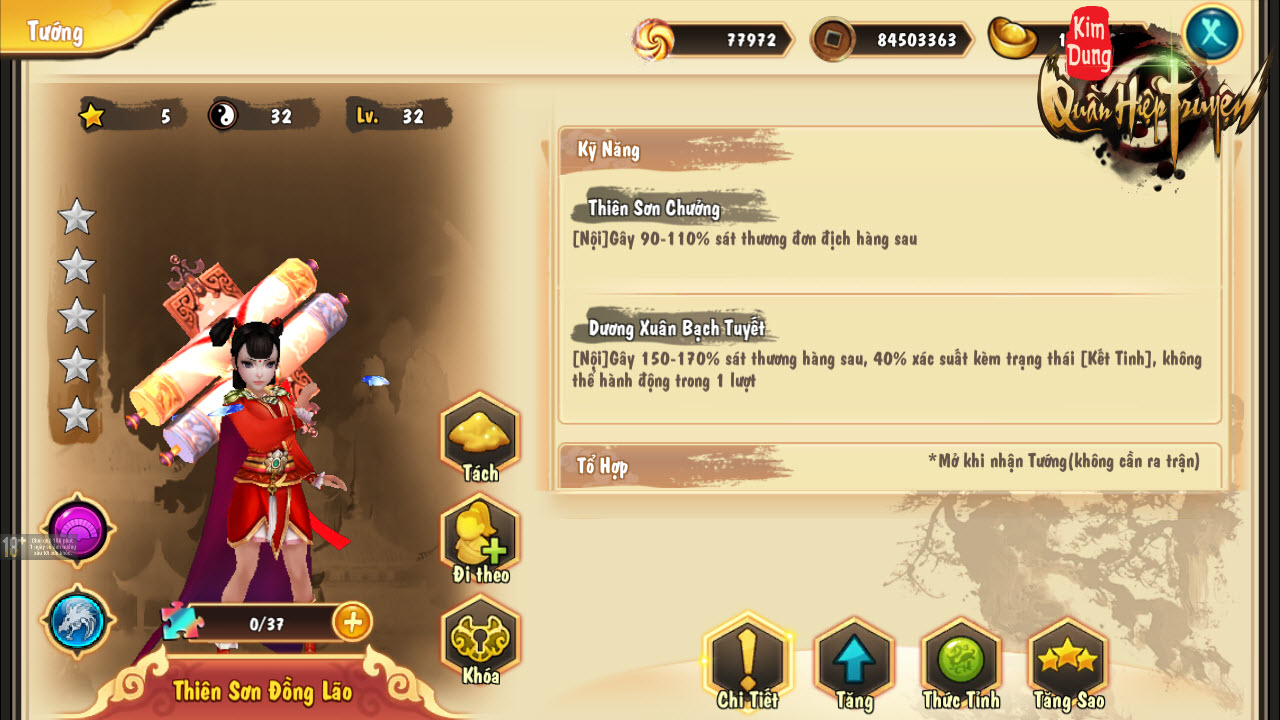The height and width of the screenshot is (720, 1280).
Task: Open the Tách gold pile button
Action: 480,436
